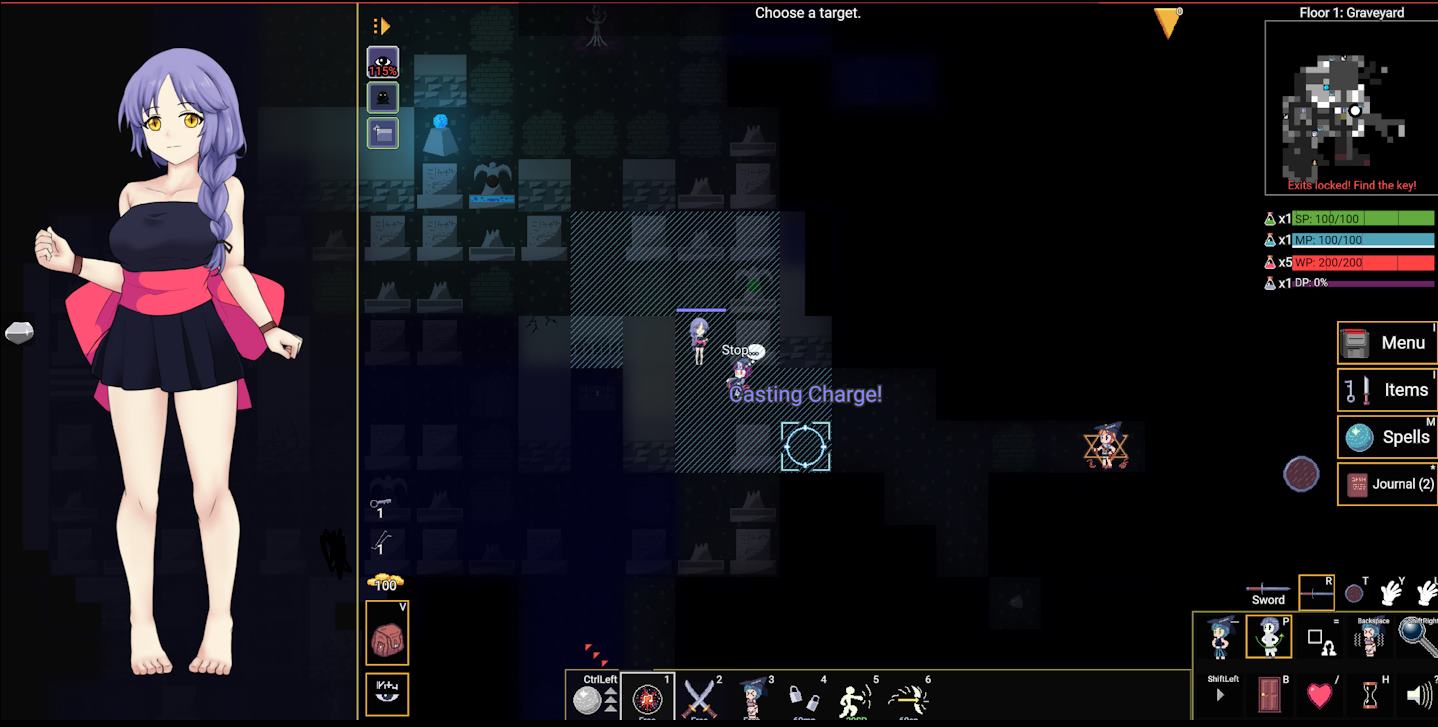Toggle the eye icon showing 115% visibility
Viewport: 1438px width, 727px height.
click(x=381, y=61)
